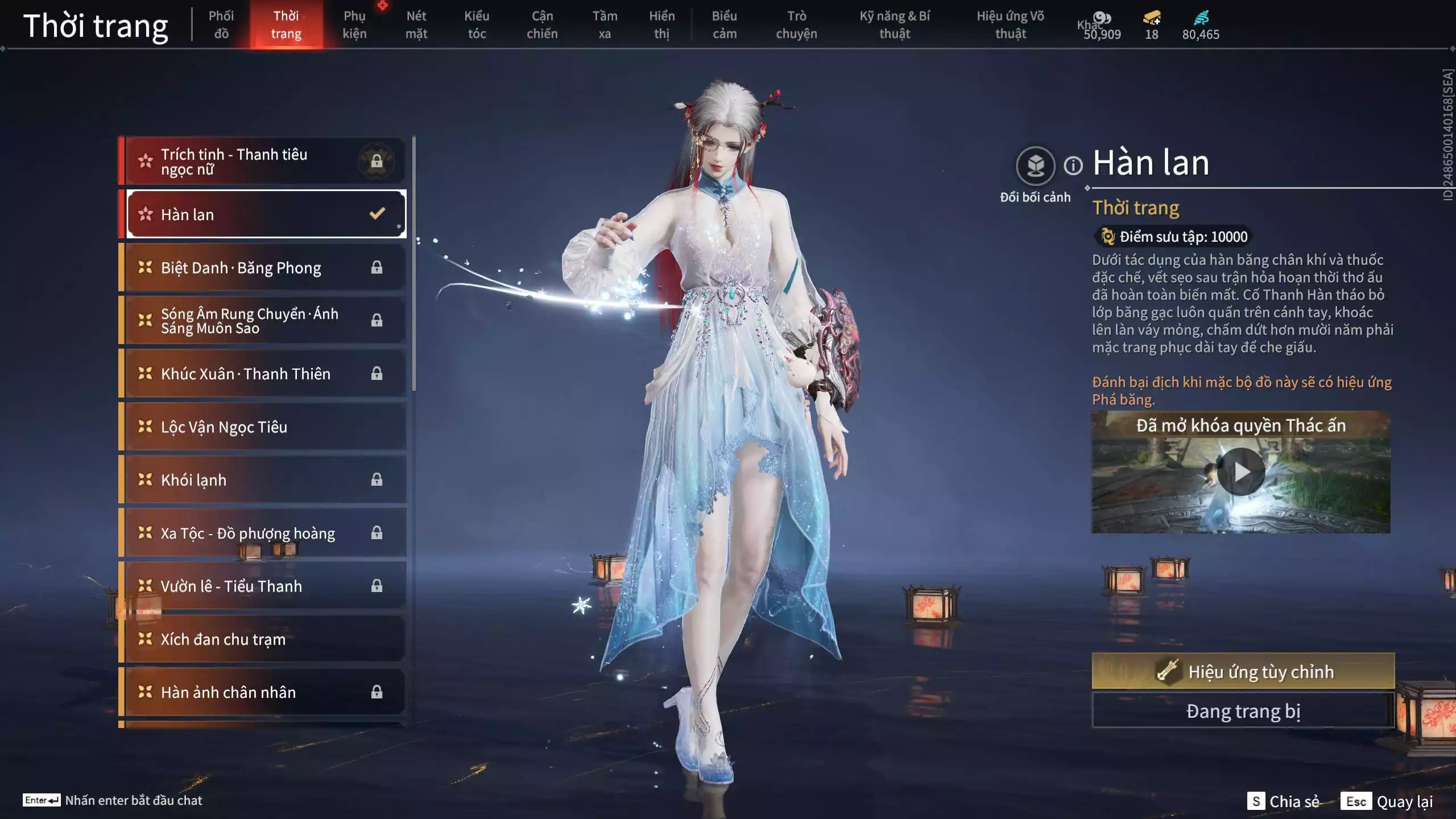Open the Cận chiến category

[x=542, y=25]
